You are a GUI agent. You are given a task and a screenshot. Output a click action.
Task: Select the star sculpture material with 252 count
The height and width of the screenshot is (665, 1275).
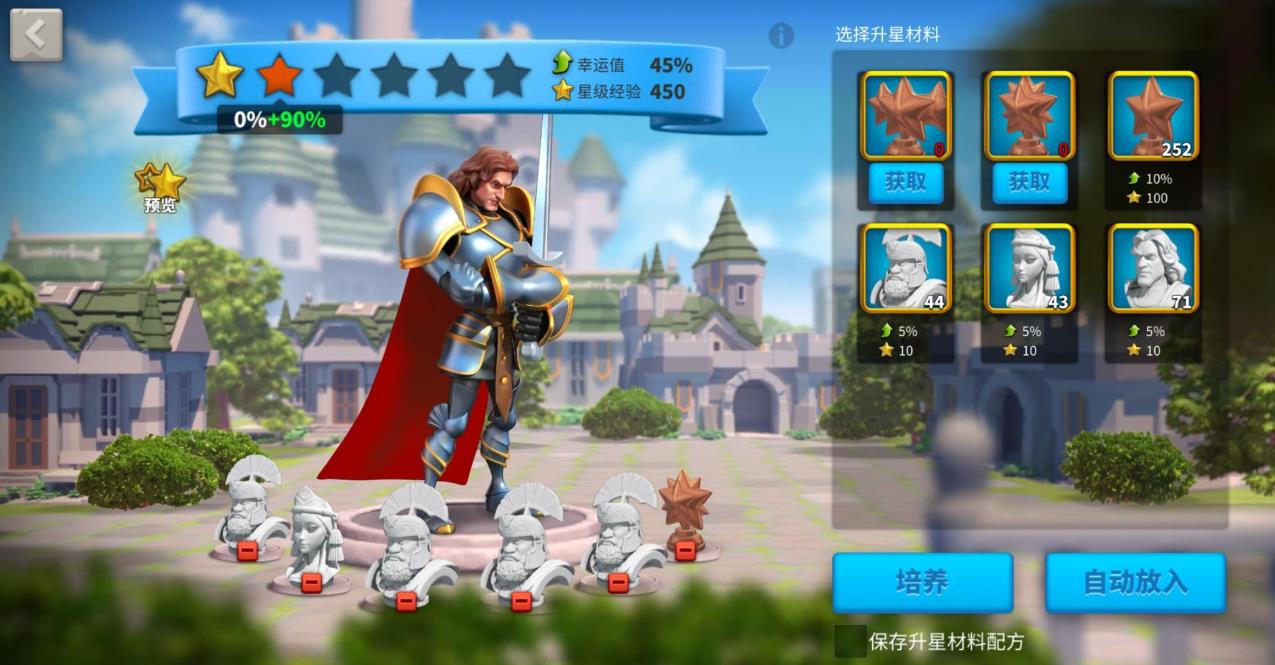1153,116
